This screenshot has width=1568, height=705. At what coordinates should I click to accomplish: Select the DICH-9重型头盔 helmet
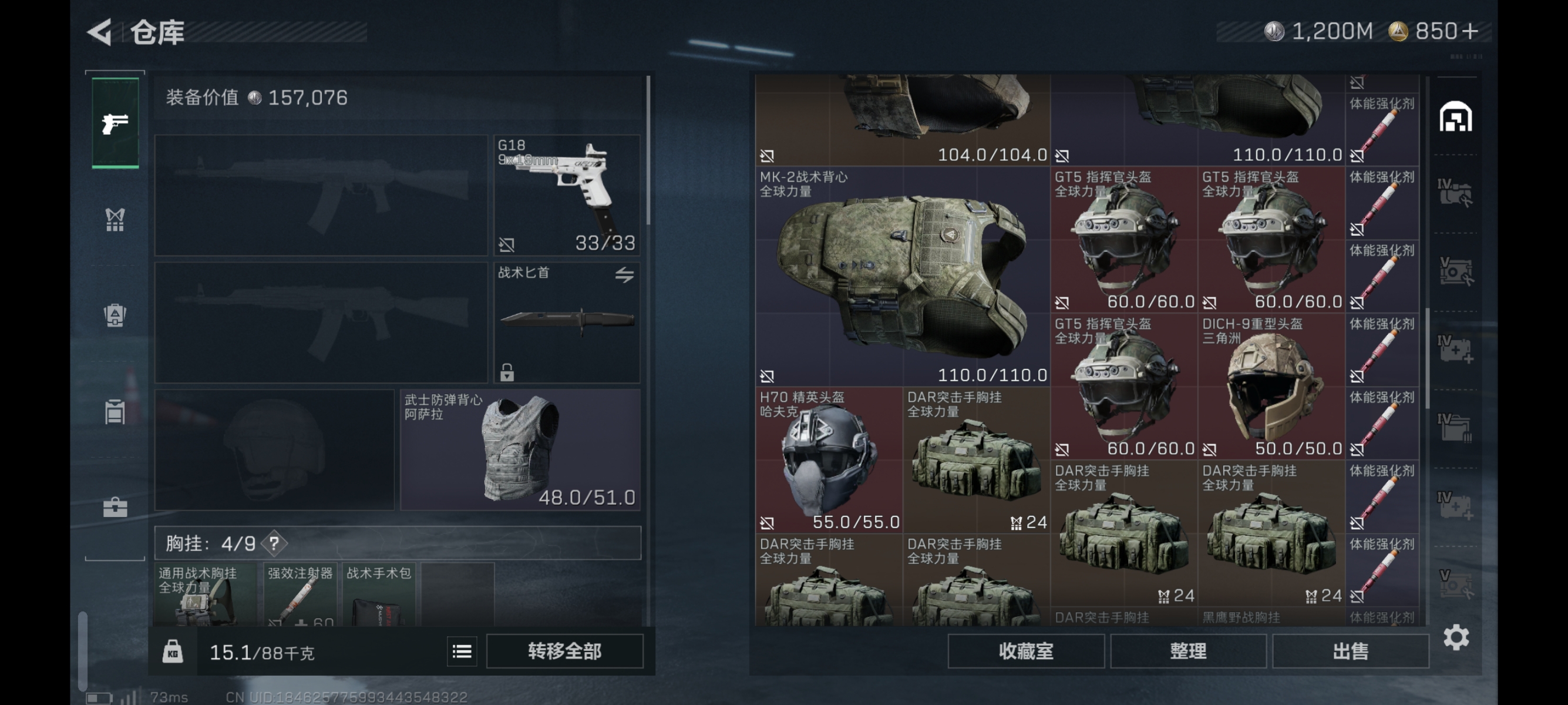coord(1271,387)
